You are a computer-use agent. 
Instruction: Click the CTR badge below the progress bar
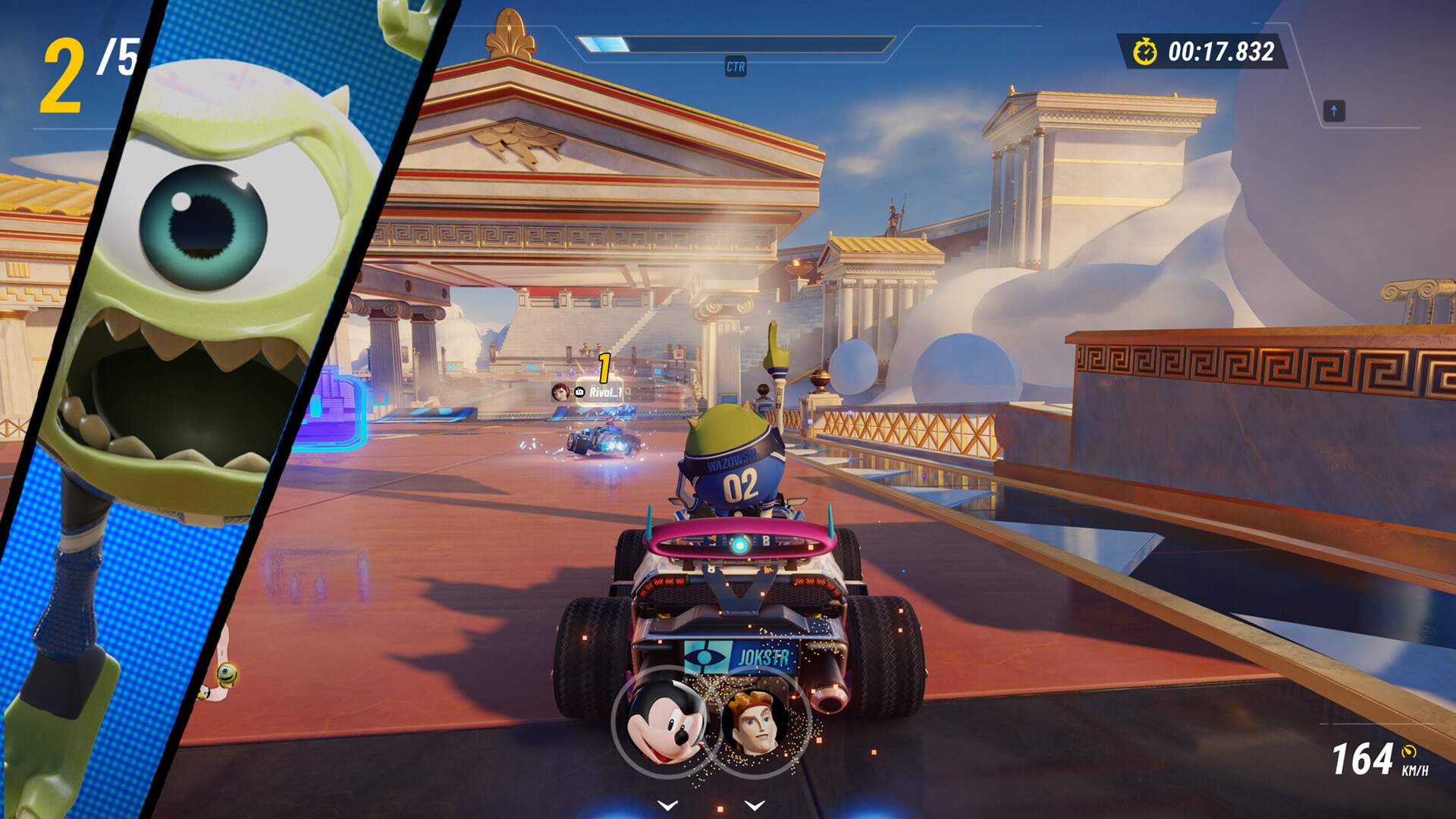click(737, 66)
